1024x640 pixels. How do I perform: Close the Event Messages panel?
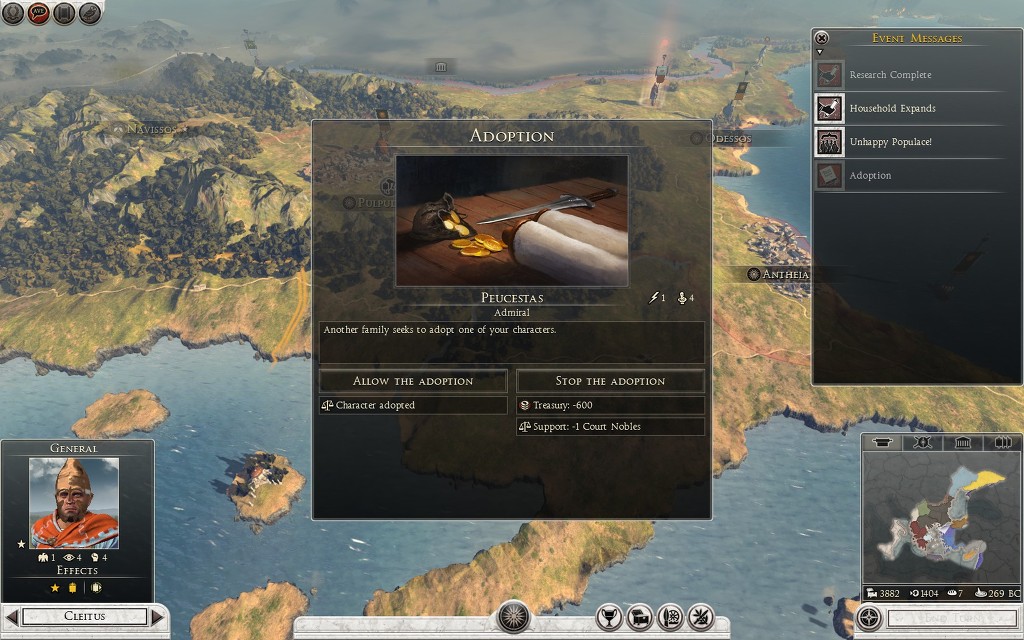click(x=822, y=38)
